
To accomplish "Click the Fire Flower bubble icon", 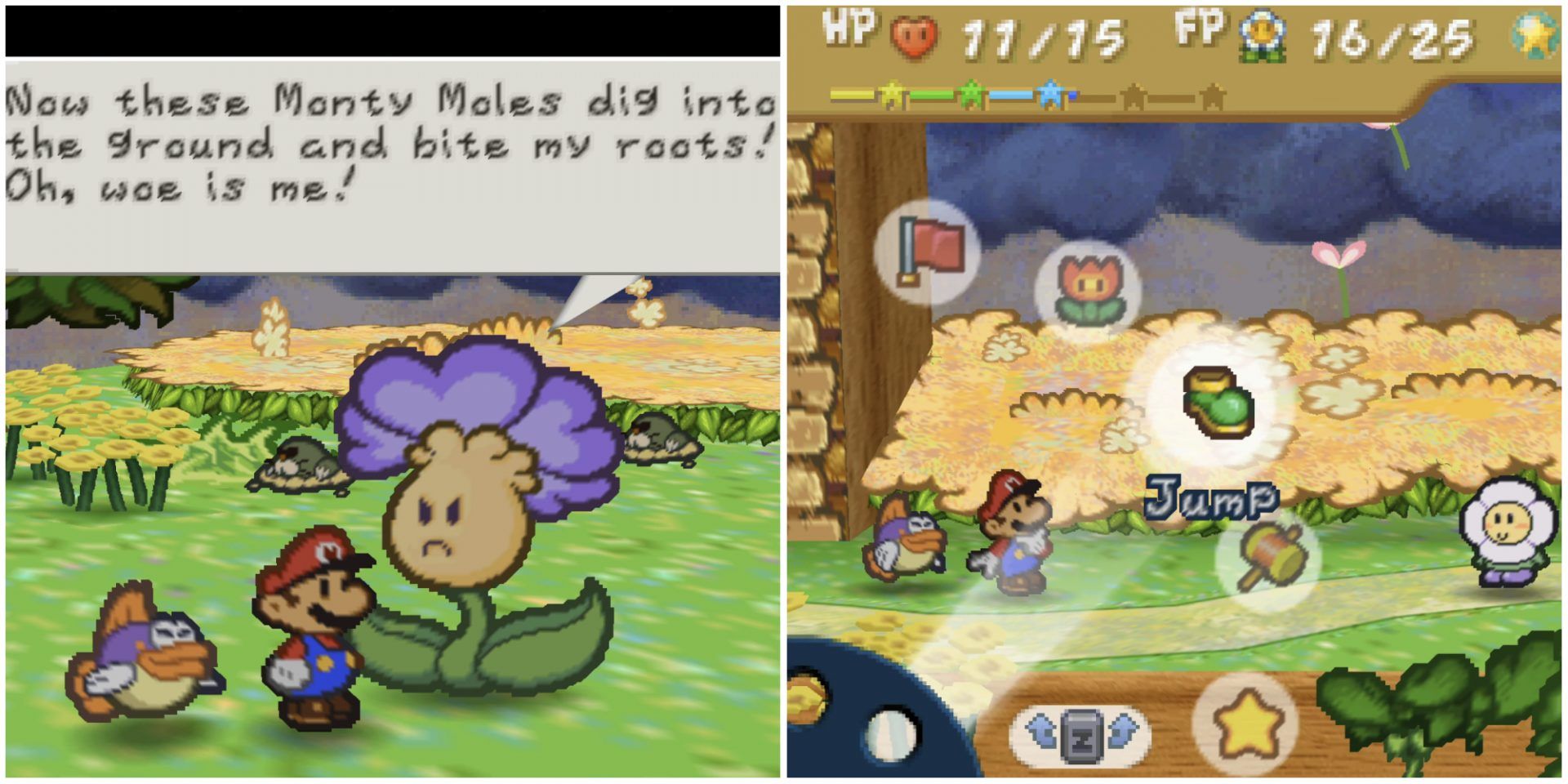I will 1089,280.
